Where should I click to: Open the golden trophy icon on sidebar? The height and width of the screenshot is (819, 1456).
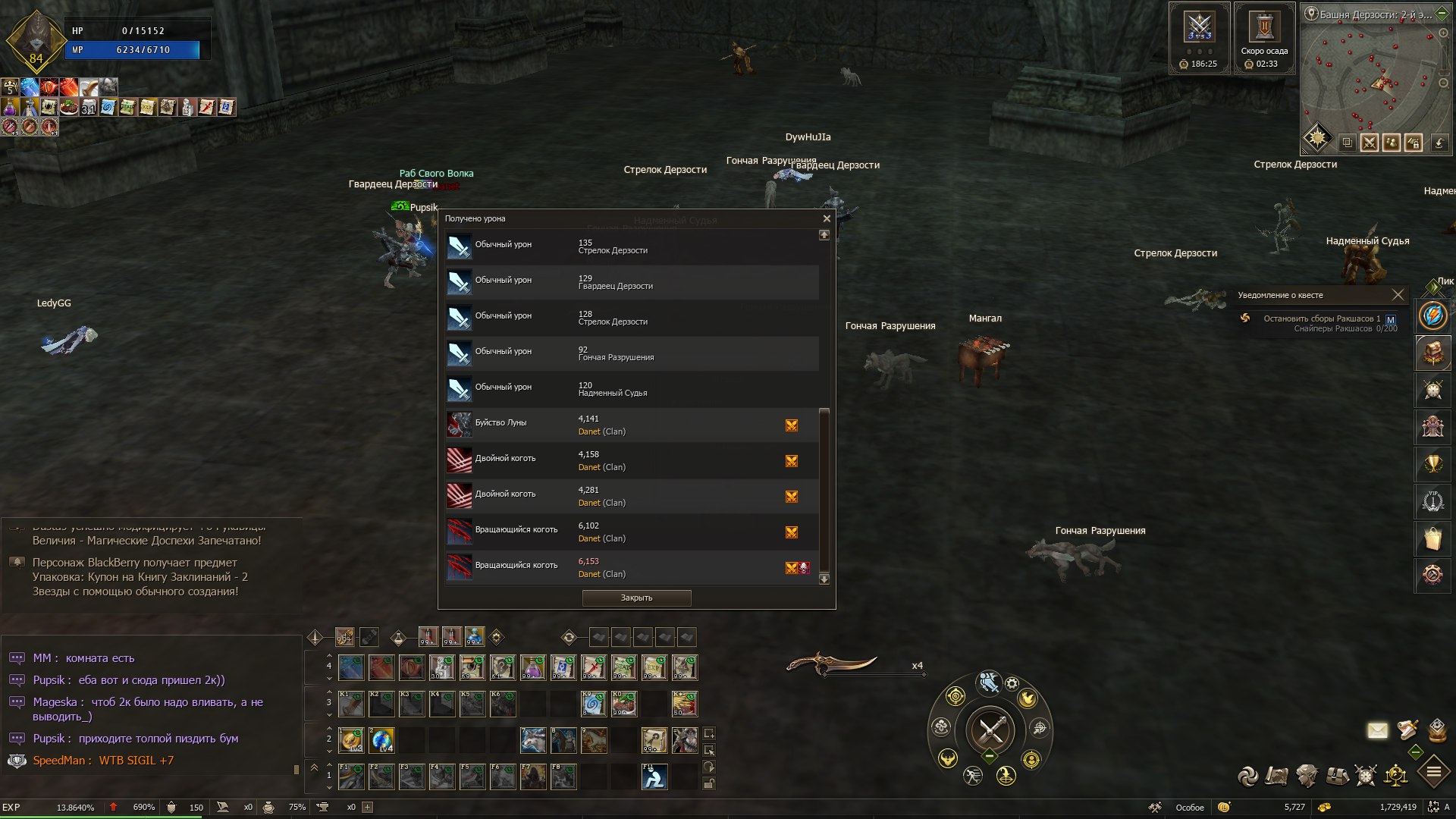pos(1432,463)
